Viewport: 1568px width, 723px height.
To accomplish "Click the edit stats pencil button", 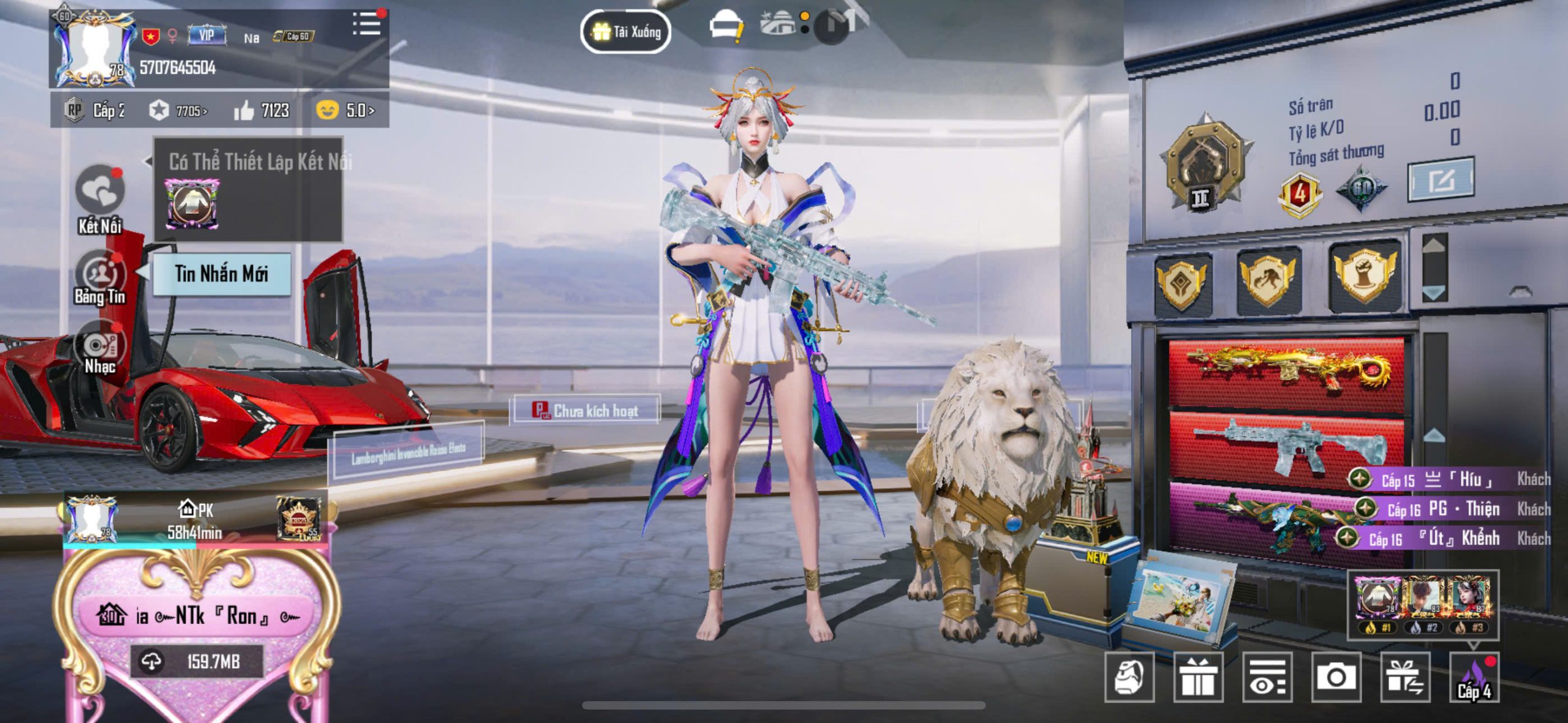I will coord(1441,179).
